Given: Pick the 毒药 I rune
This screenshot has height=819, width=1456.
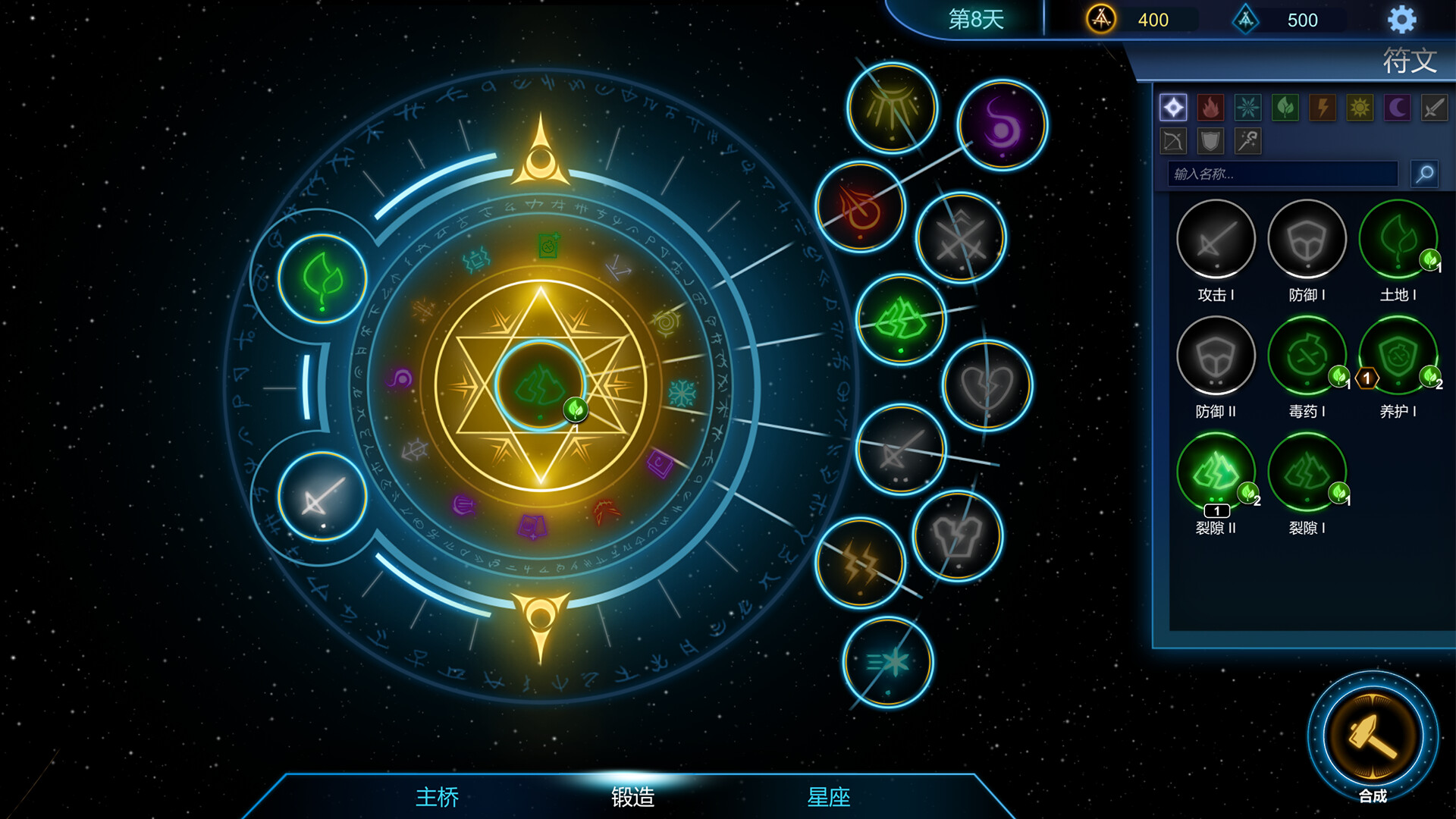Looking at the screenshot, I should (1307, 356).
